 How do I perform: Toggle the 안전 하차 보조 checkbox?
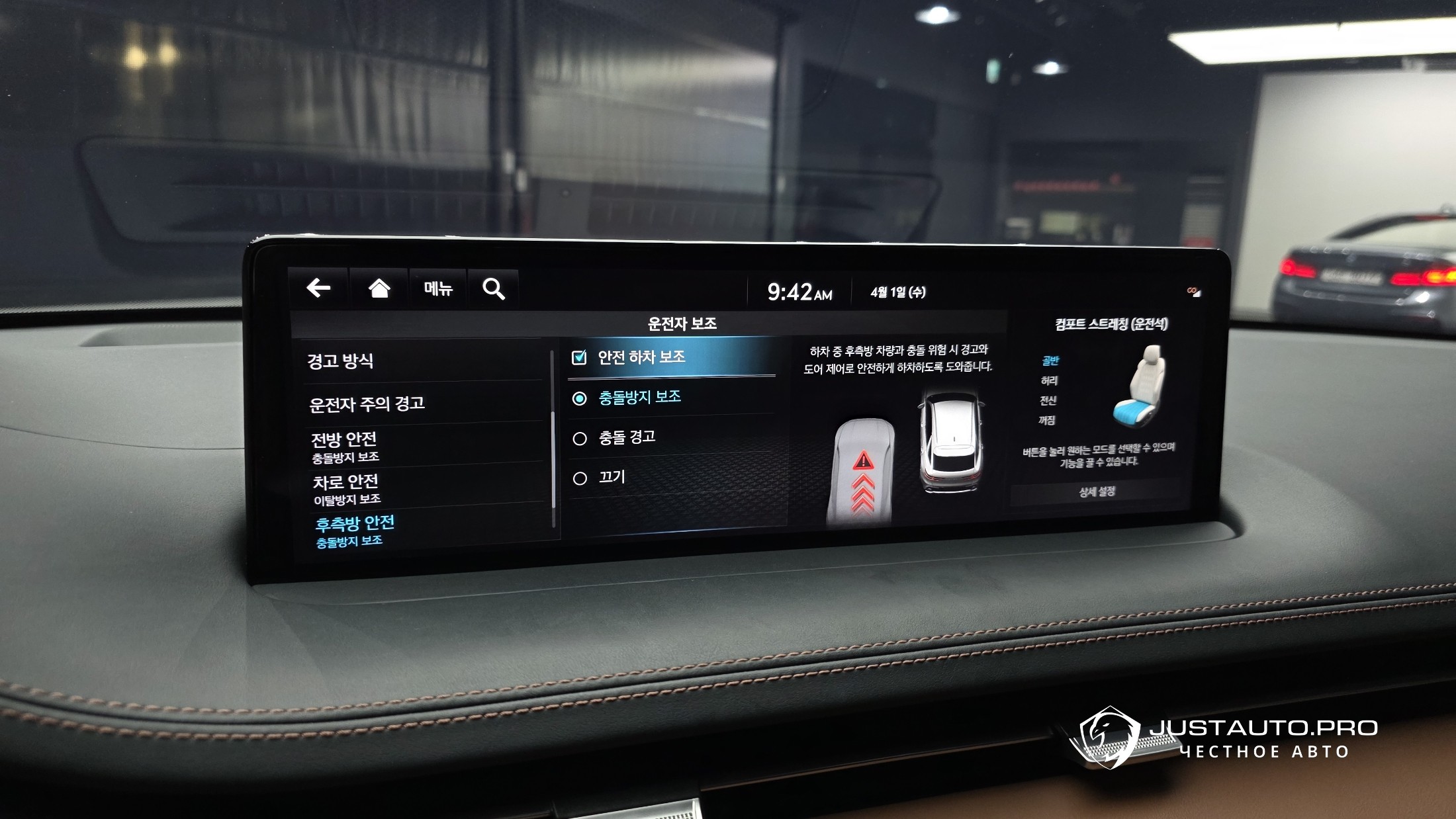click(x=579, y=357)
